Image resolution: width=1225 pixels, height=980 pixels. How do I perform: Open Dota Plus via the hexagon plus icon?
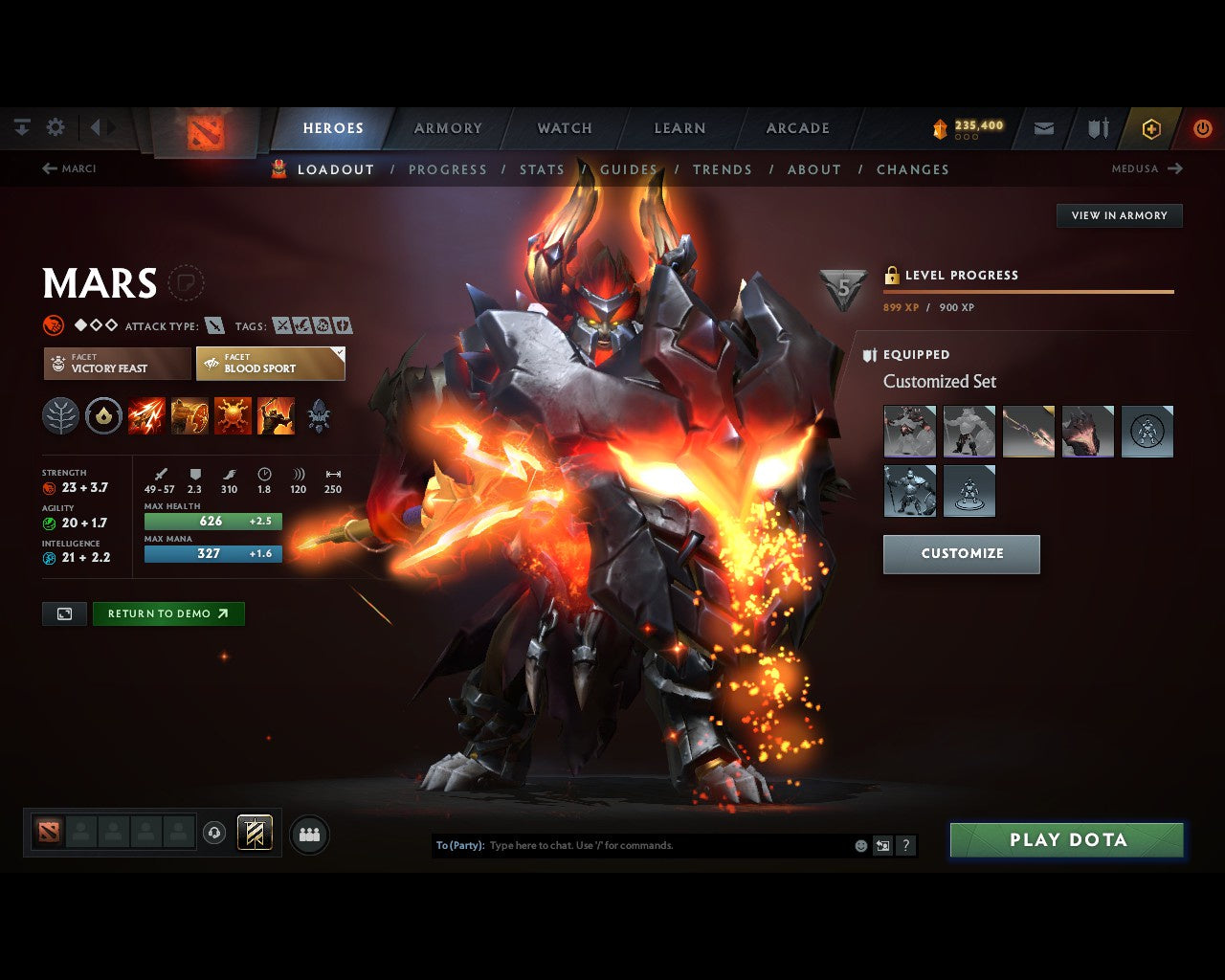click(x=1149, y=127)
